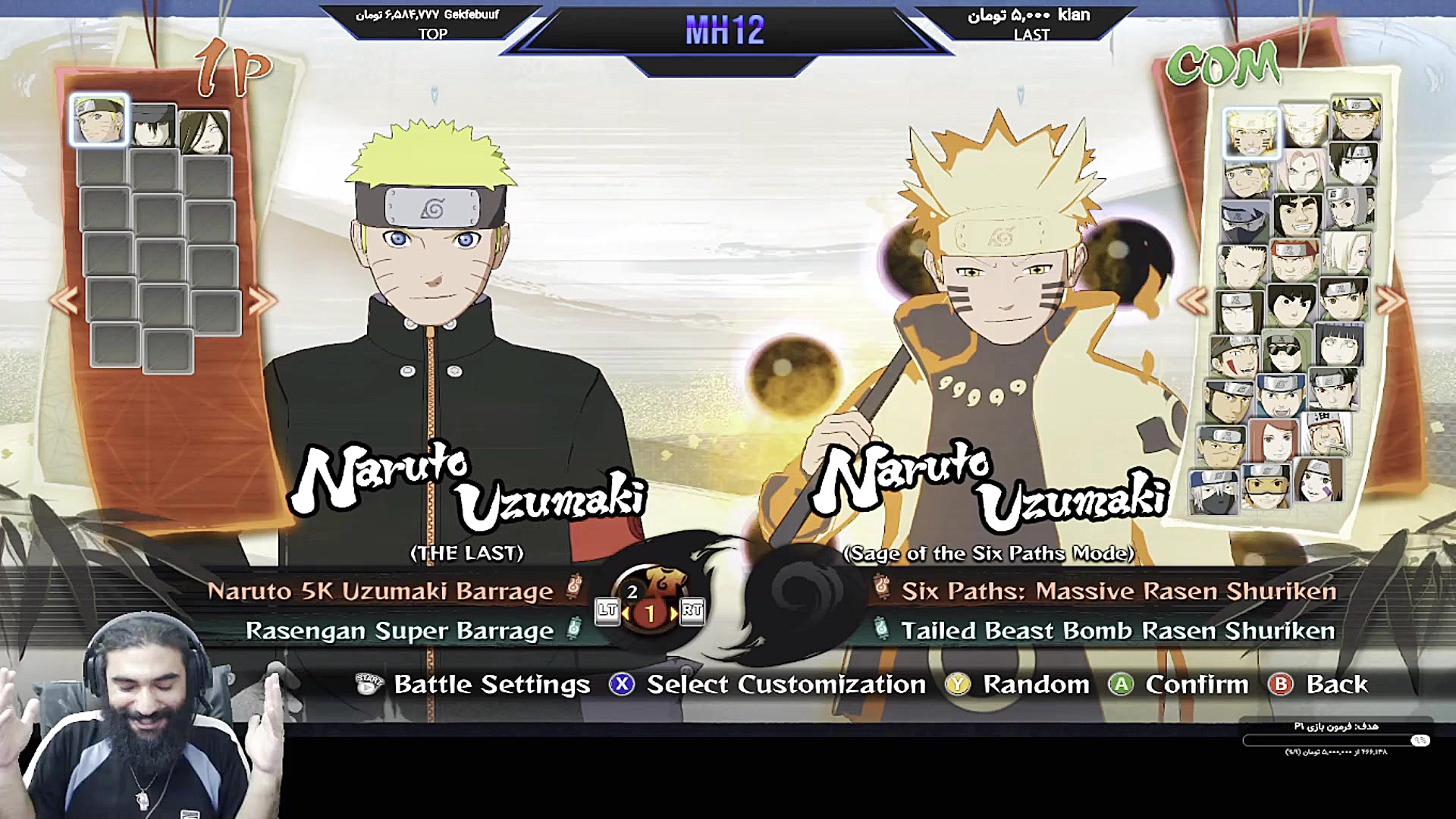Open Battle Settings from the bottom bar
This screenshot has height=819, width=1456.
(x=490, y=685)
